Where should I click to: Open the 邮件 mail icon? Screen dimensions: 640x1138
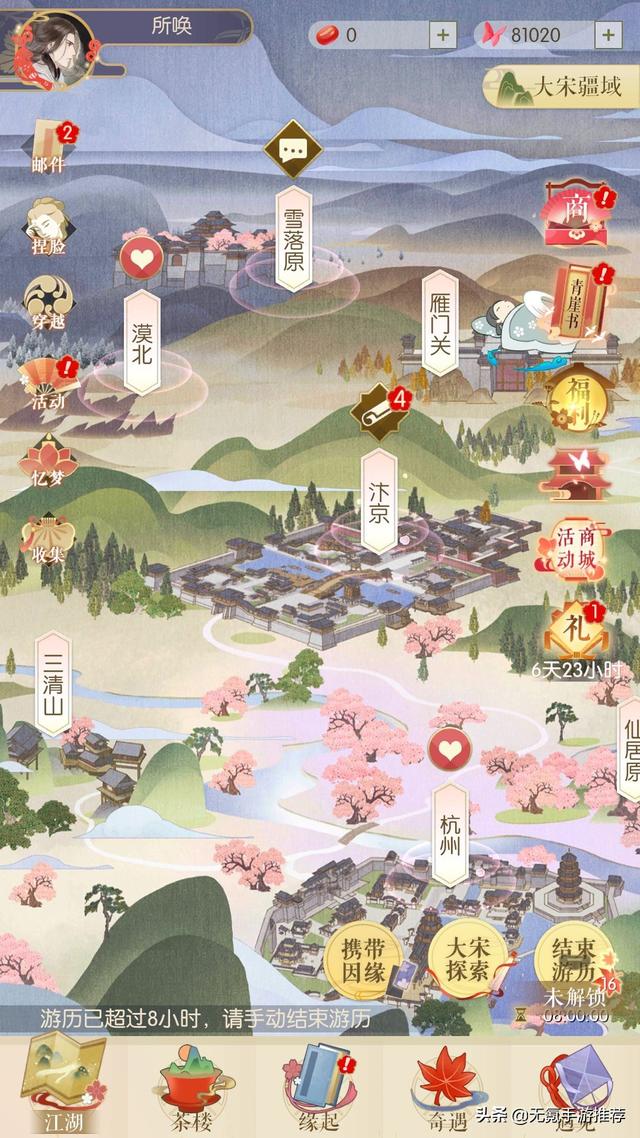point(47,144)
